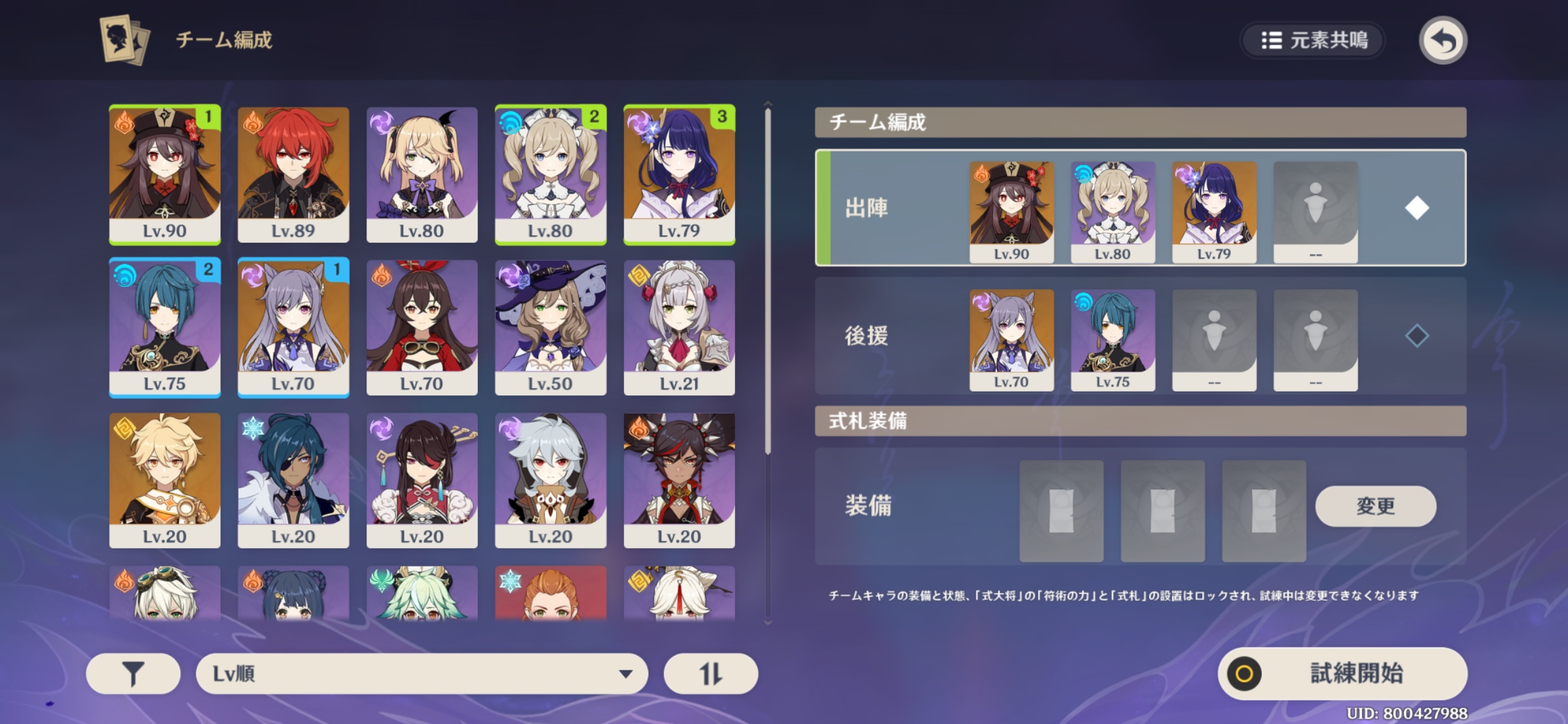Select the Lv.89 red-haired character card
This screenshot has height=724, width=1568.
pyautogui.click(x=293, y=174)
